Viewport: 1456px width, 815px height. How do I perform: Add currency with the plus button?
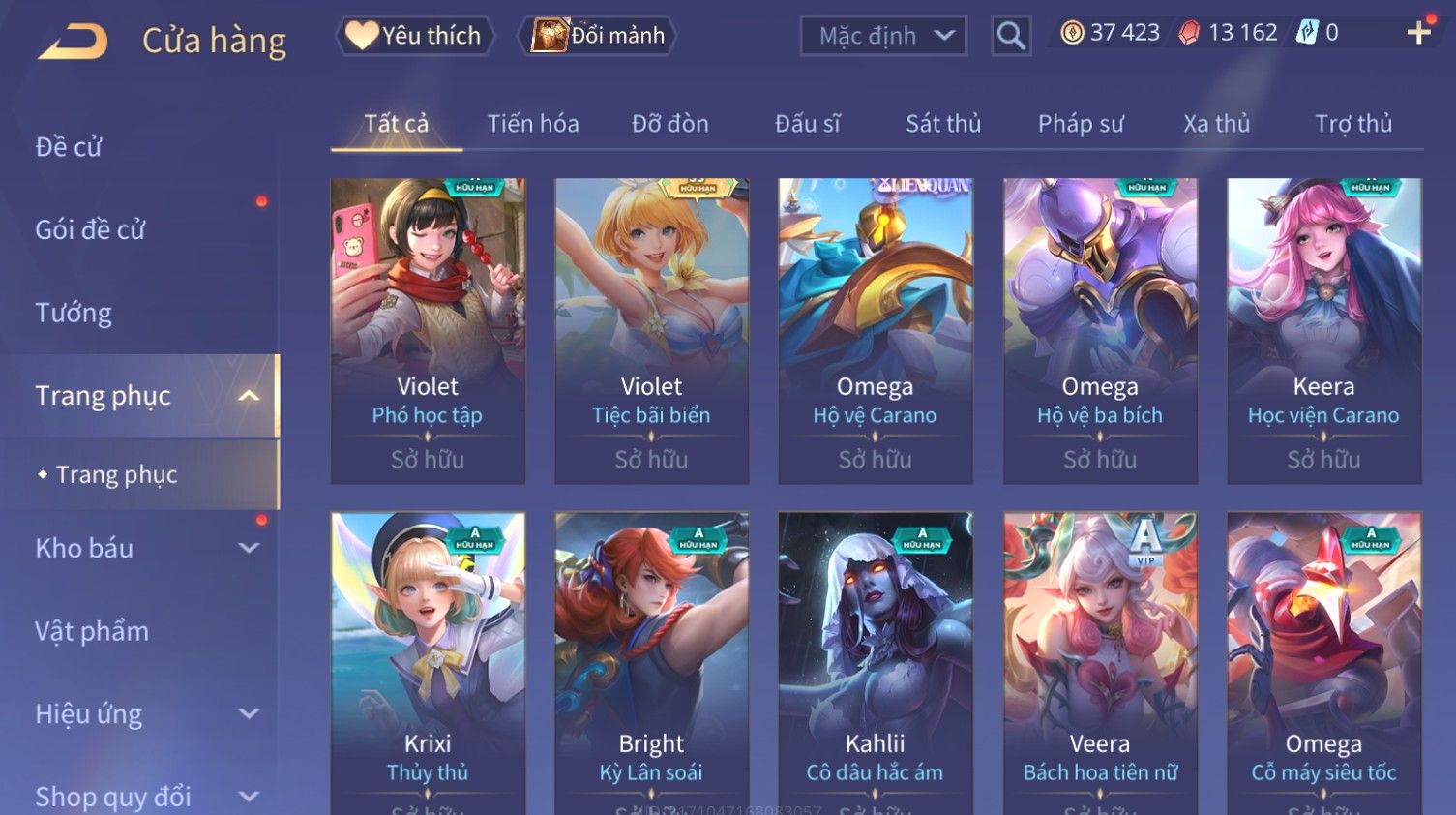coord(1418,33)
